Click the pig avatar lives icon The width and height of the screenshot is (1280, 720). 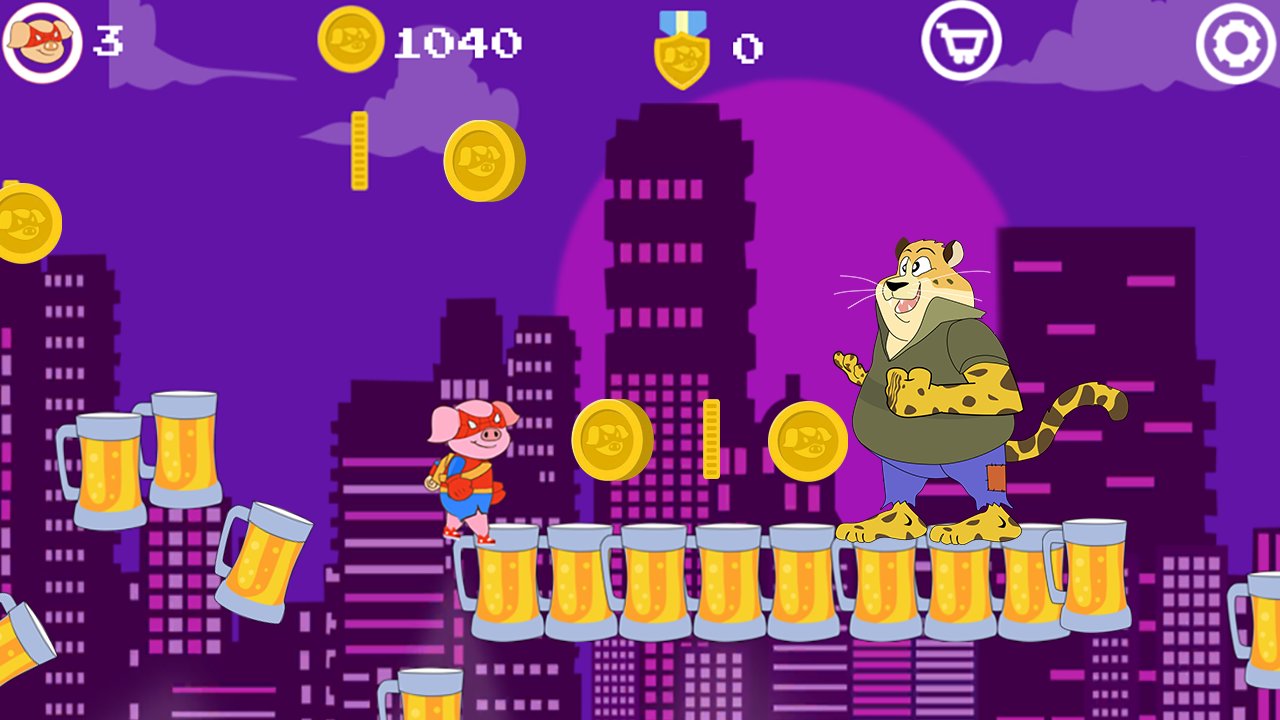(x=42, y=42)
